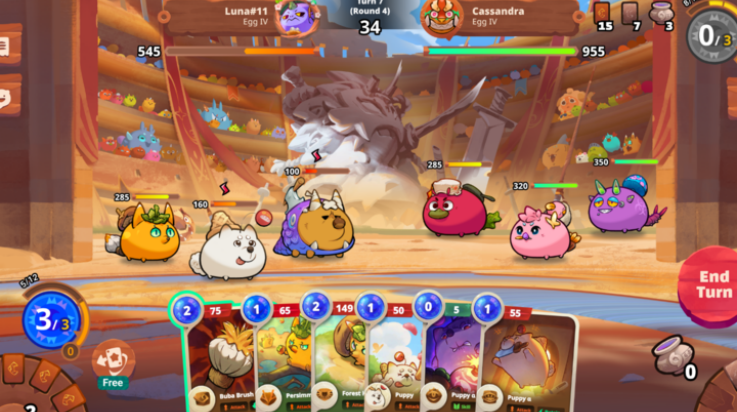View Luna#11's purple player avatar
The width and height of the screenshot is (737, 412).
coord(299,16)
